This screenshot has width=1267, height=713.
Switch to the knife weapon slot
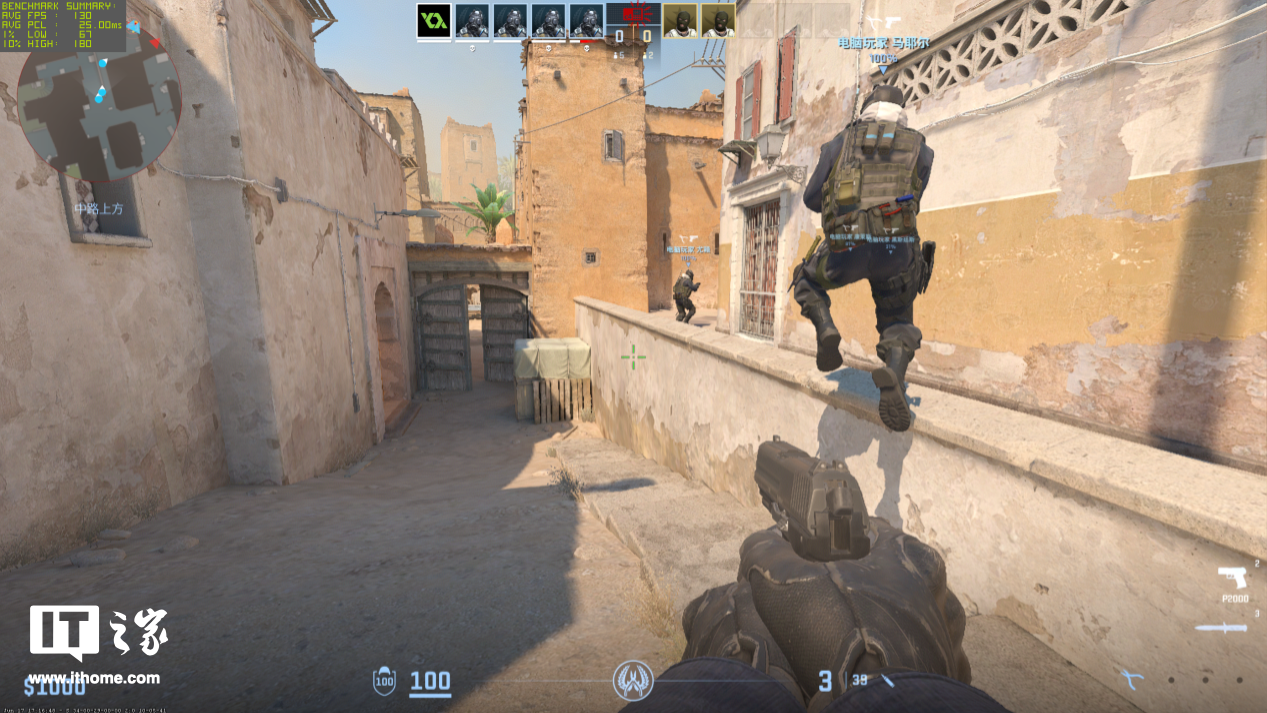click(x=1222, y=629)
